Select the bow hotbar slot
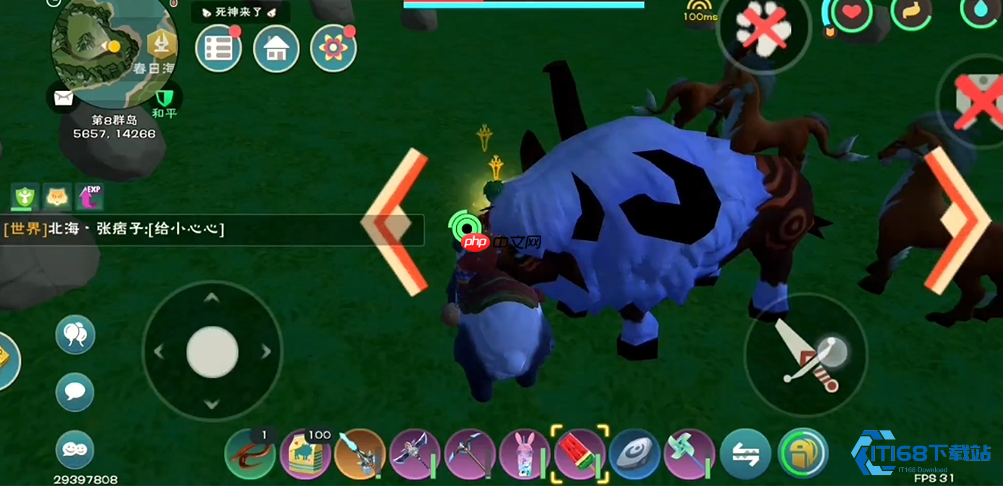This screenshot has height=486, width=1003. (415, 454)
